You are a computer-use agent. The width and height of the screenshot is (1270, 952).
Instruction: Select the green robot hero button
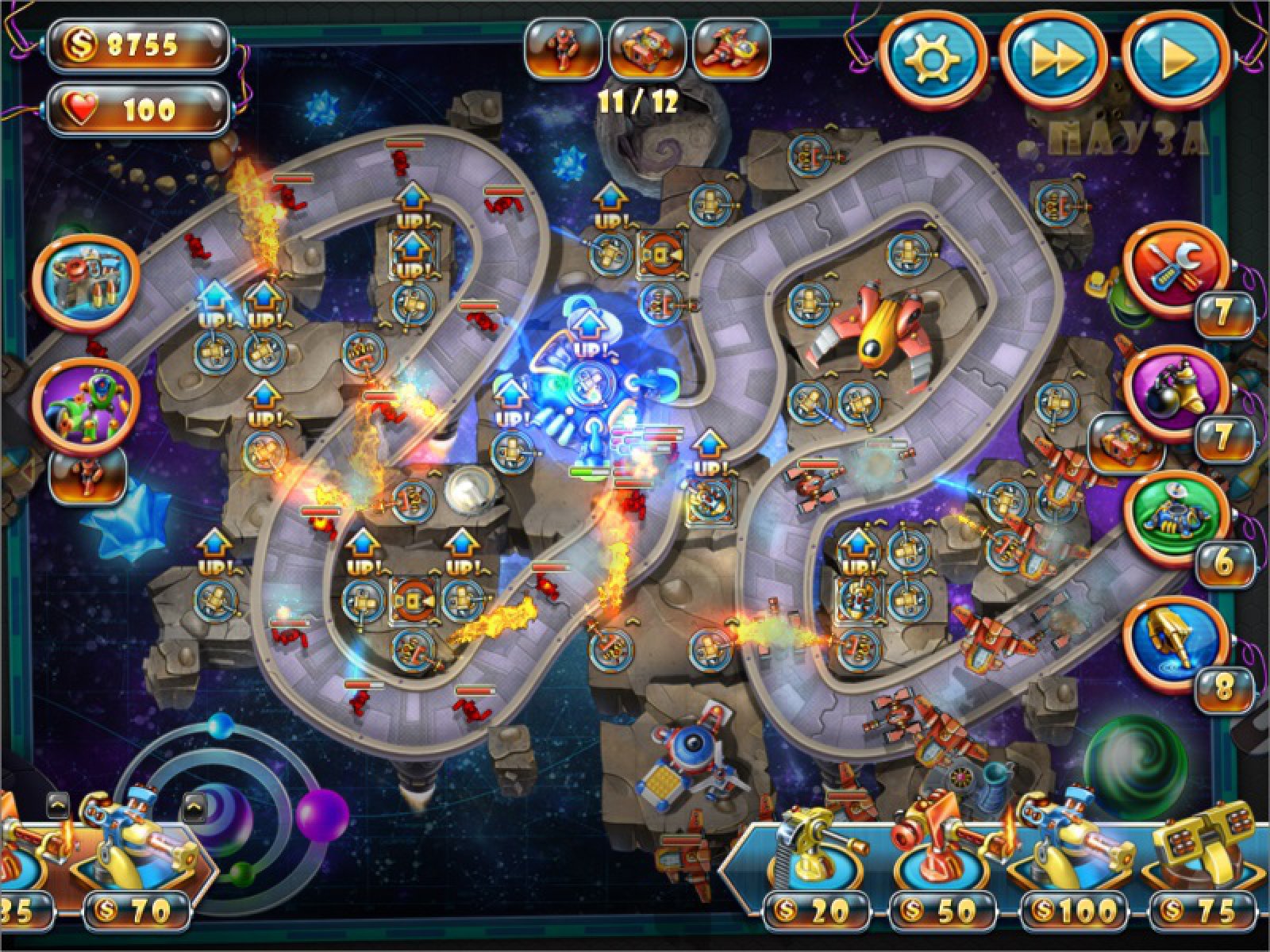[x=86, y=405]
